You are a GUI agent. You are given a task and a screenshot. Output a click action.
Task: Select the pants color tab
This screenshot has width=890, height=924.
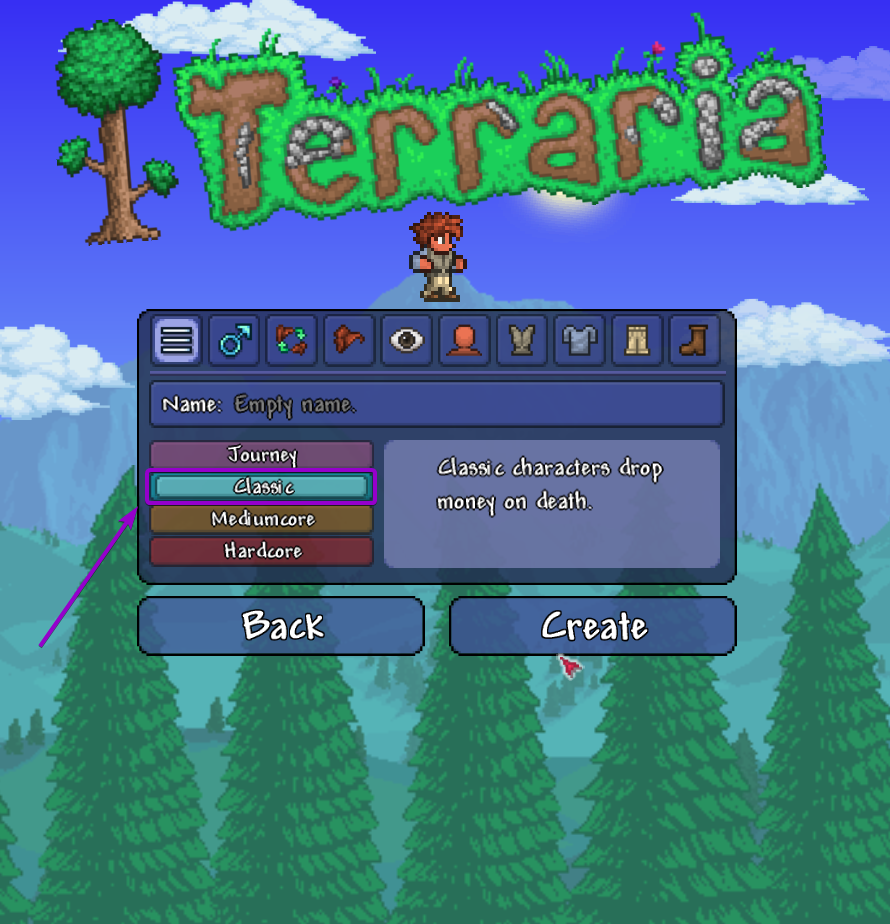pyautogui.click(x=636, y=341)
